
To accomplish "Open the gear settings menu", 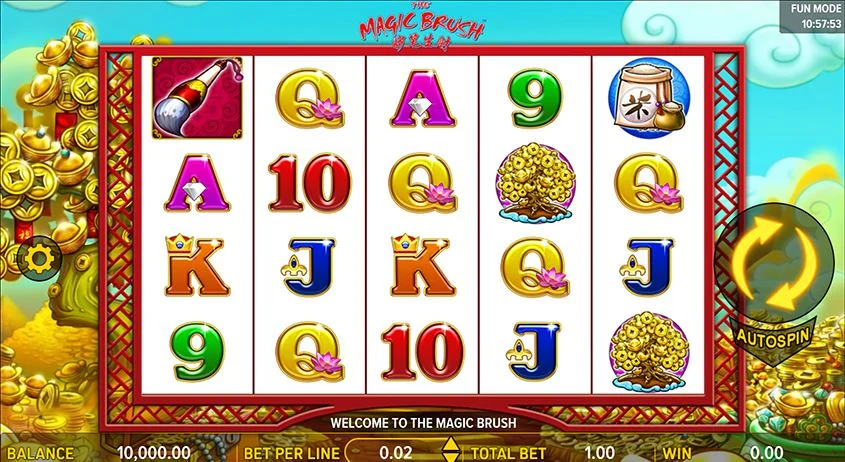I will coord(41,260).
